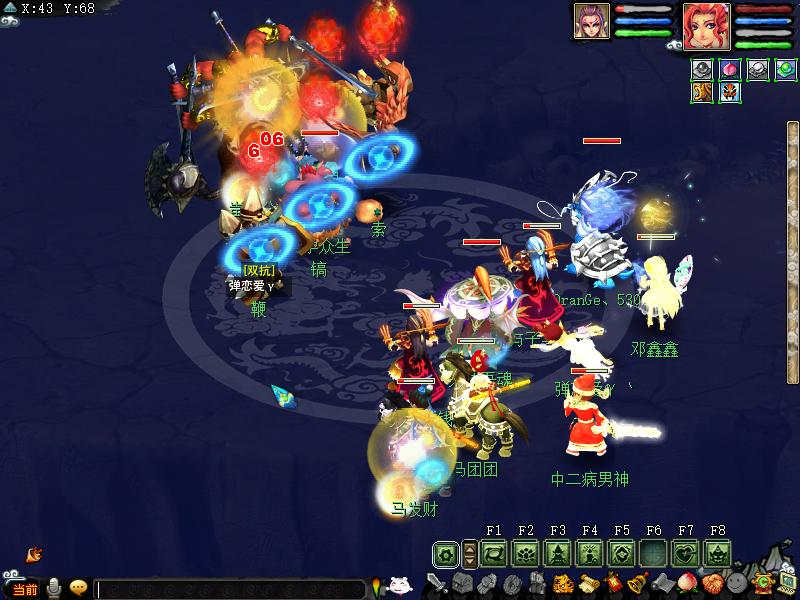
Task: Activate the F1 skill slot
Action: pos(494,553)
